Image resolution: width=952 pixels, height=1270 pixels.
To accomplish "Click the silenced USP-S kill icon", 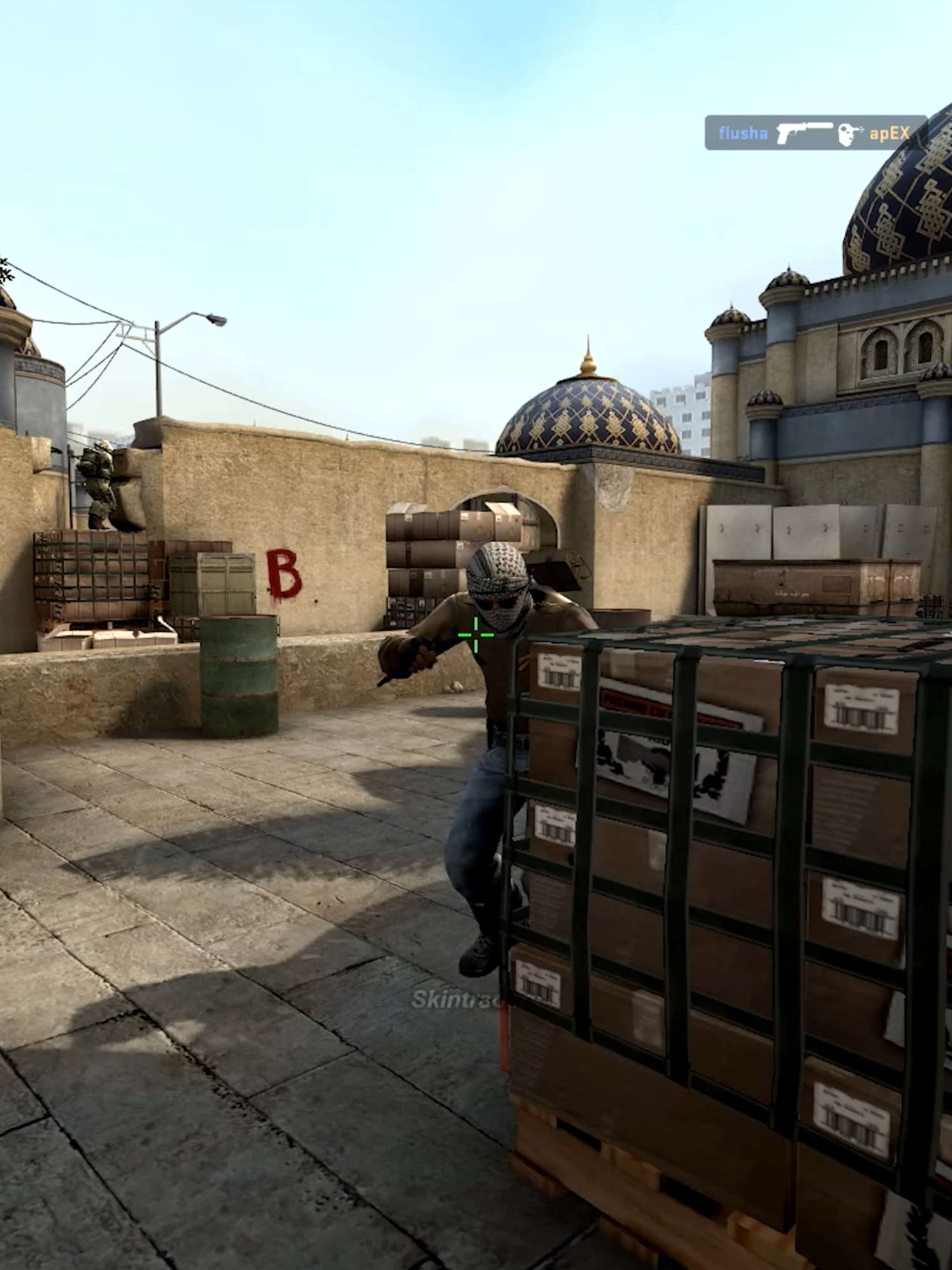I will tap(803, 131).
